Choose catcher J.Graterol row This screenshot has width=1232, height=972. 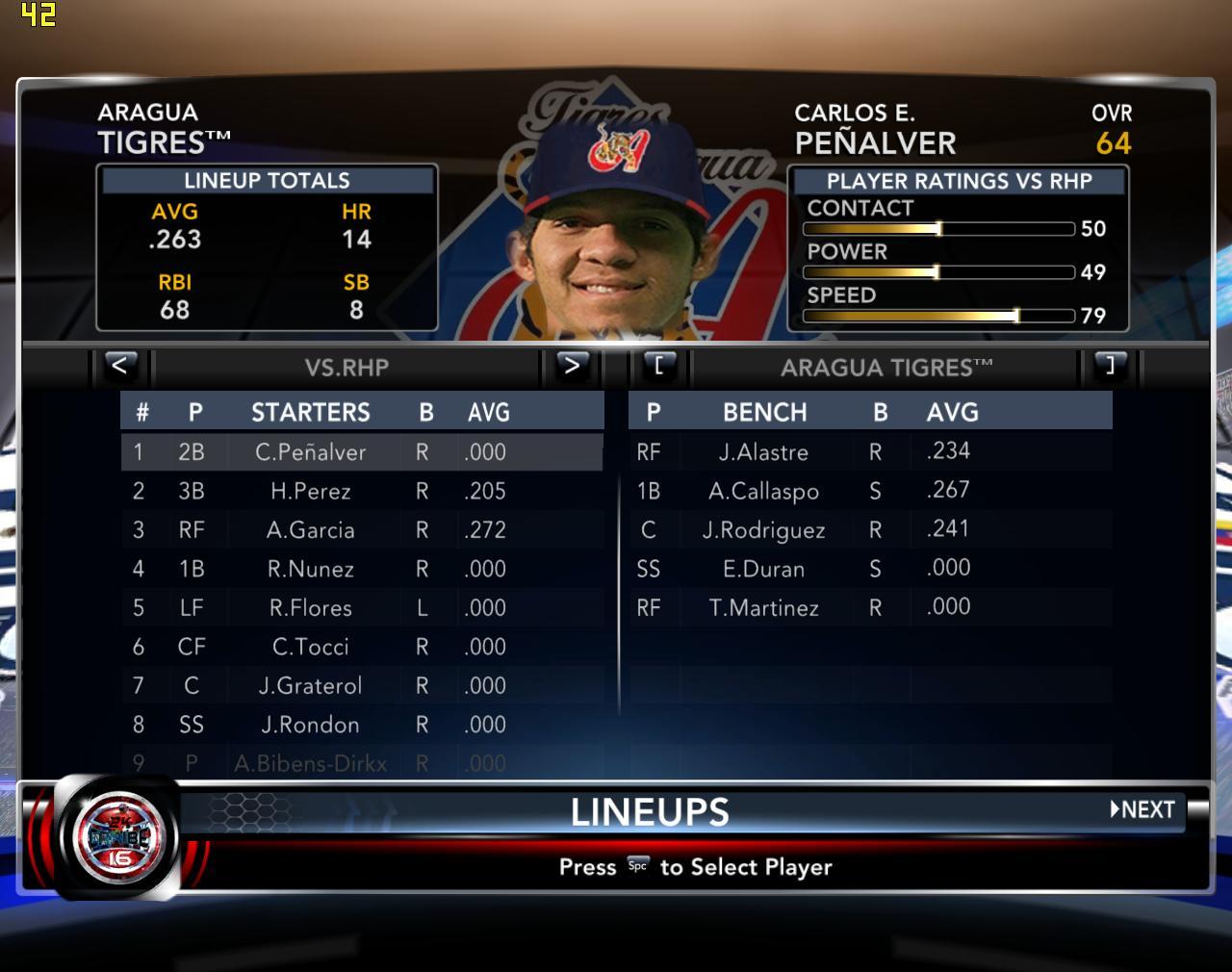[310, 686]
